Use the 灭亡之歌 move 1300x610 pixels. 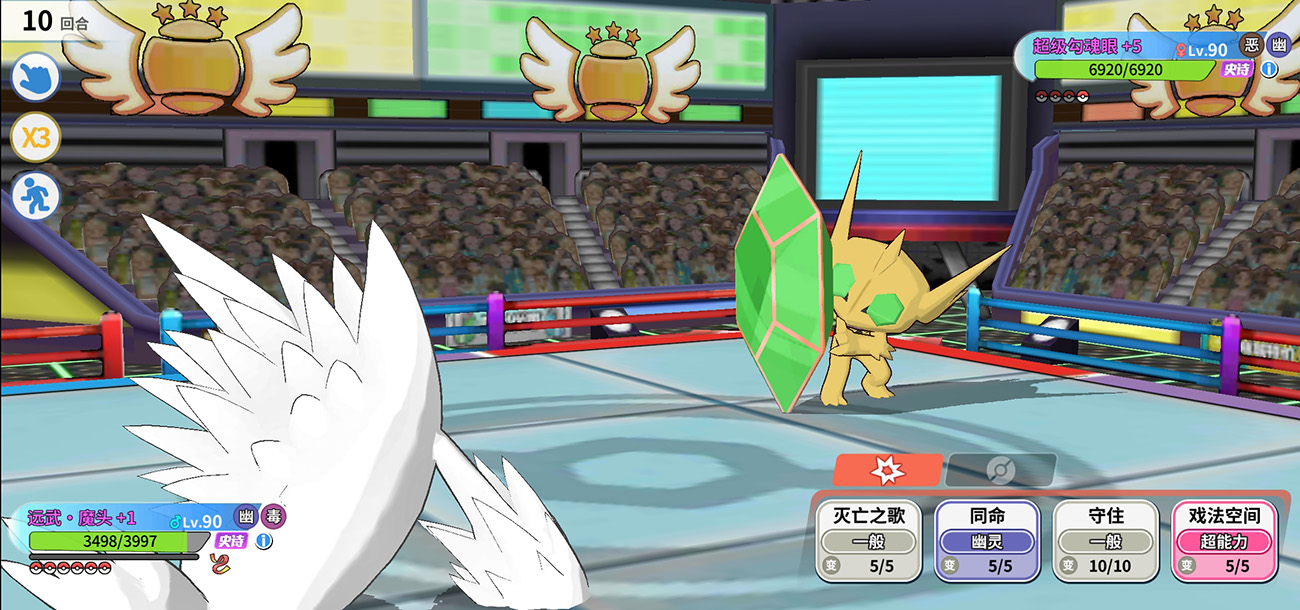(868, 540)
